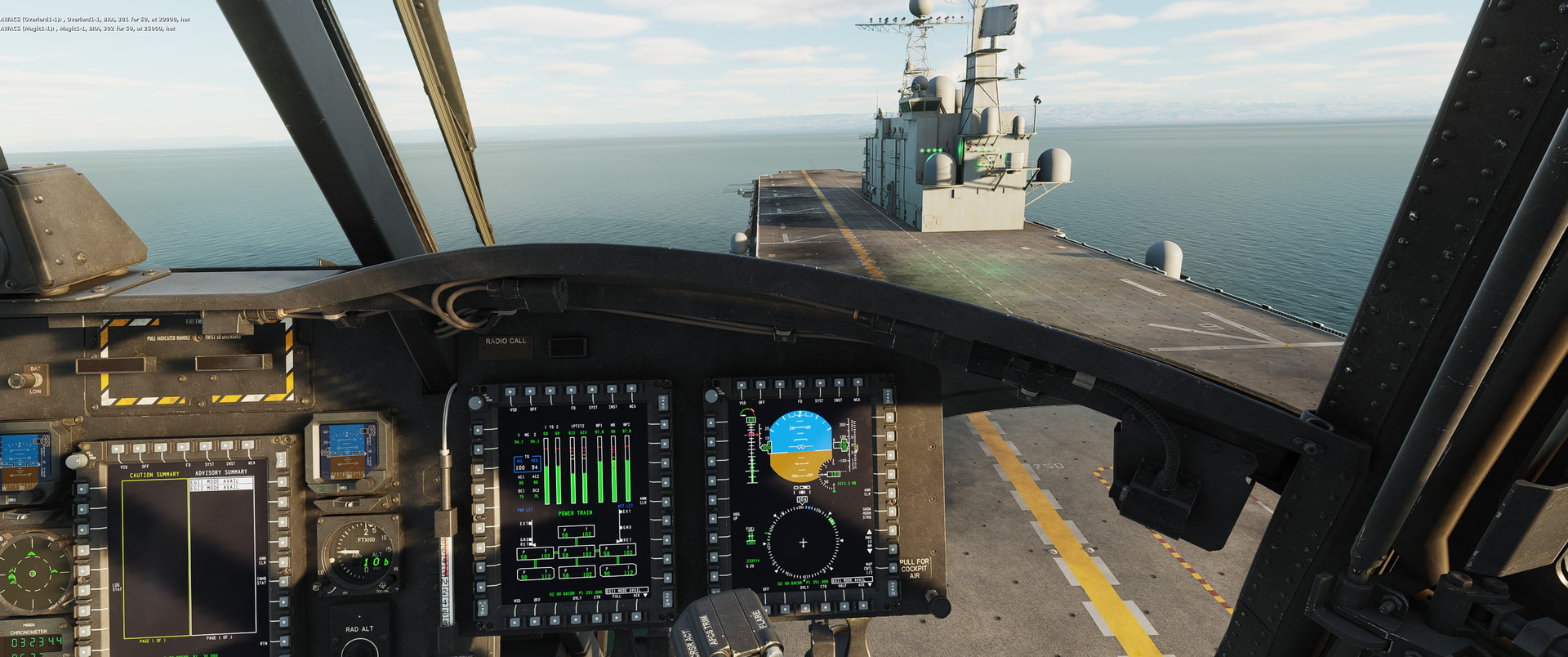Push INHB STAT on the caution summary display
The image size is (1568, 657).
coord(283,580)
